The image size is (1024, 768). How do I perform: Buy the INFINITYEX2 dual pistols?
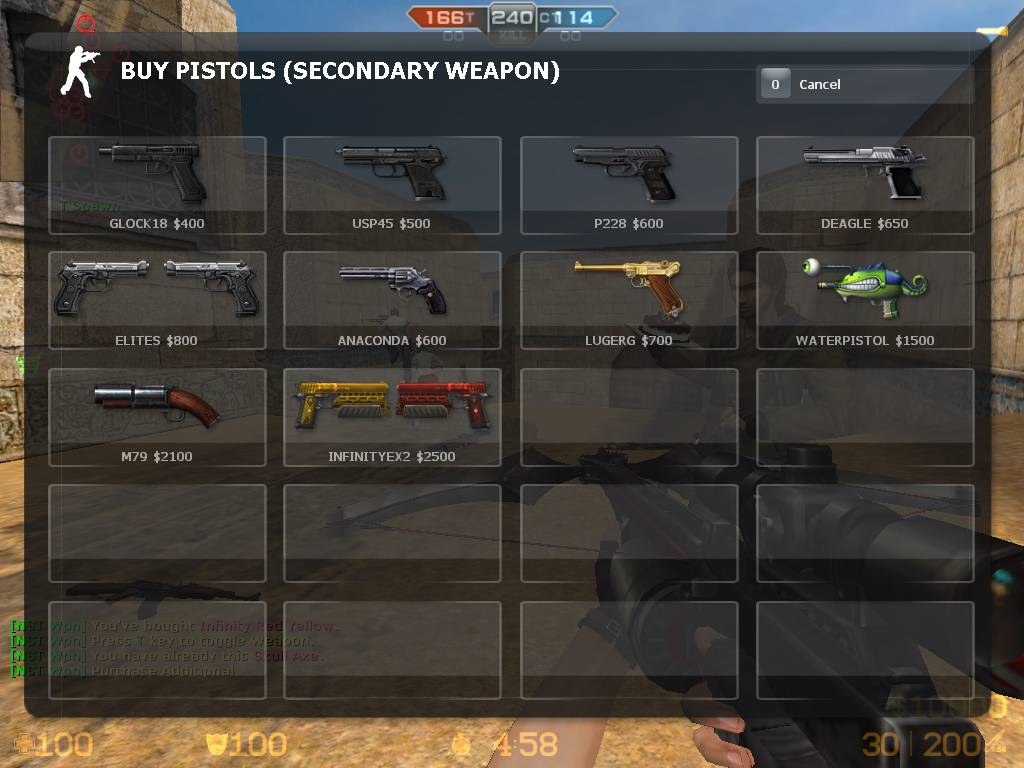pos(392,417)
